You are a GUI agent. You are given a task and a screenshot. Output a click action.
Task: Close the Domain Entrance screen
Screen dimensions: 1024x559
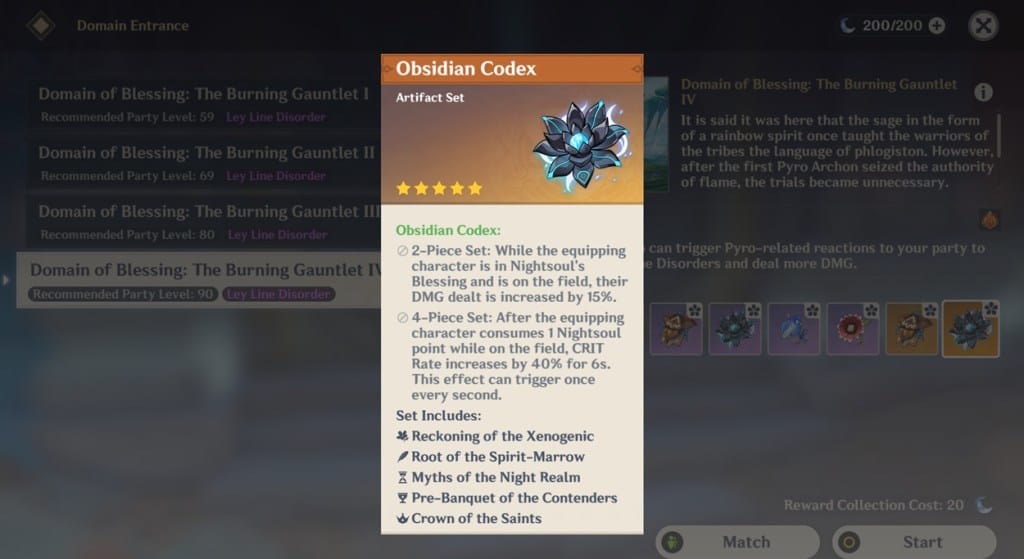[x=983, y=25]
